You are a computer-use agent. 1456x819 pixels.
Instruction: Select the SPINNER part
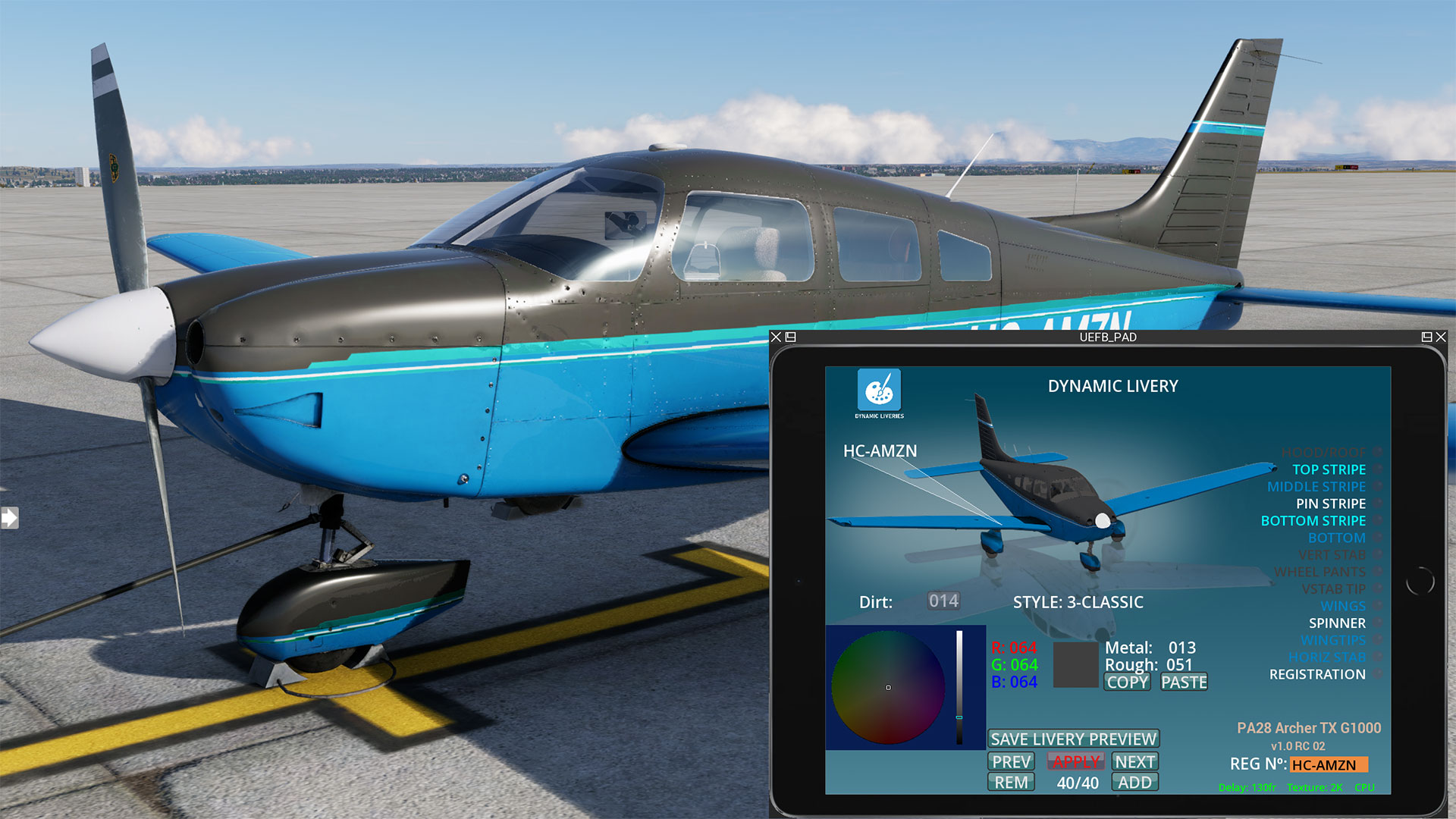[x=1337, y=623]
